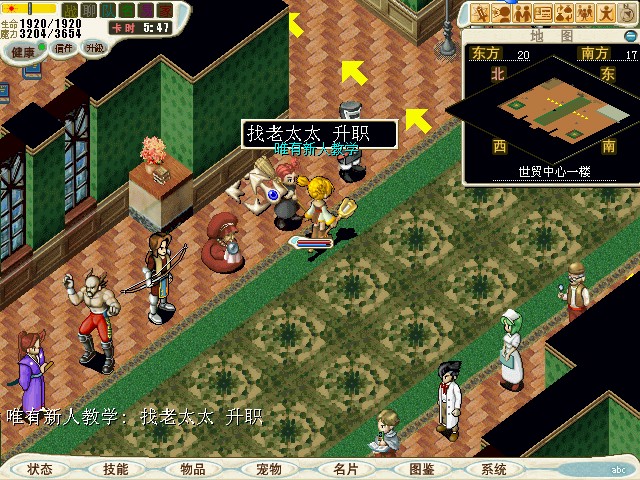The width and height of the screenshot is (640, 480).
Task: Minimize the 地图 map panel
Action: coord(629,36)
